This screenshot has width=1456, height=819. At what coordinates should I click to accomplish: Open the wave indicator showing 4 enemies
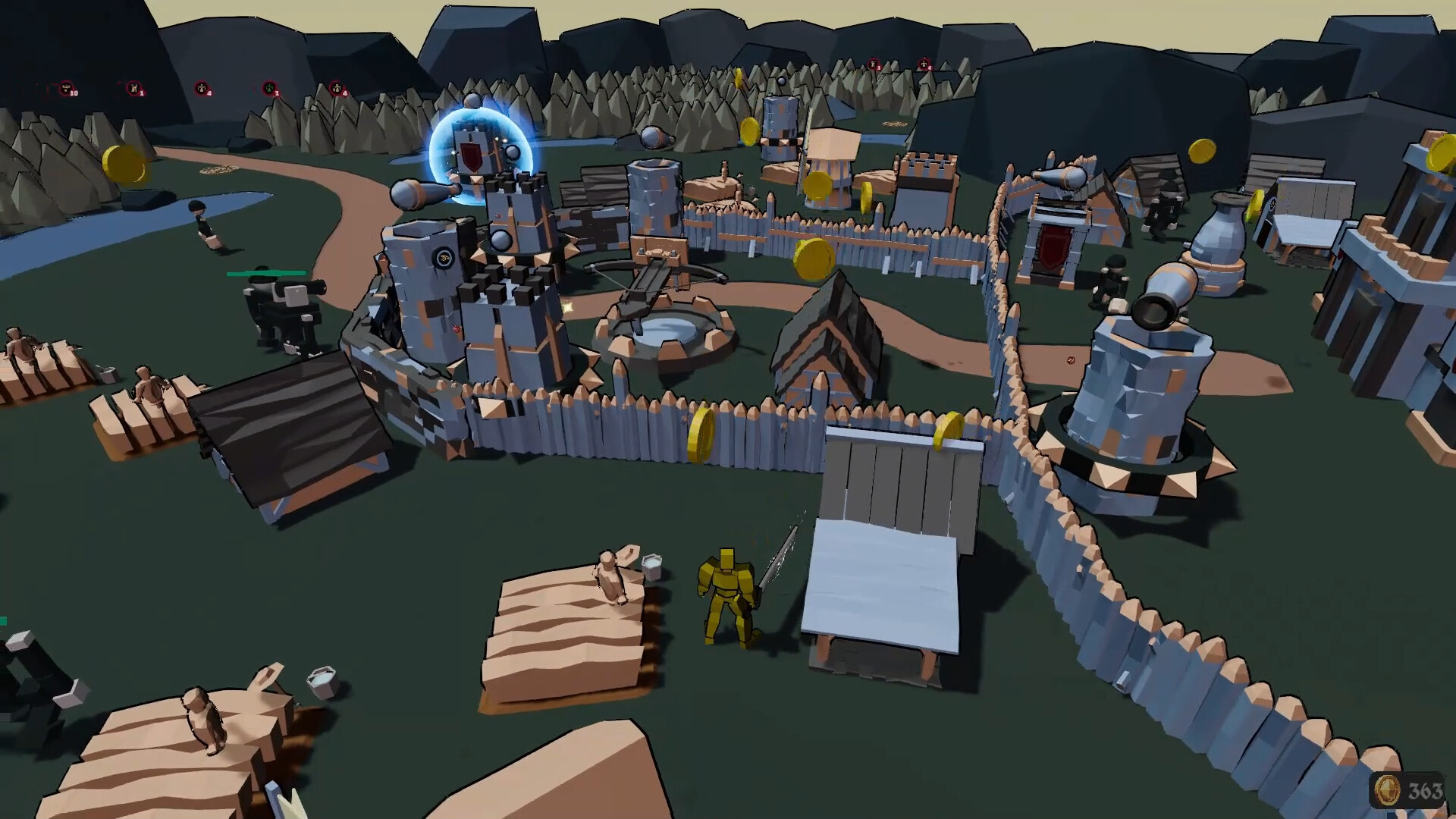(202, 87)
